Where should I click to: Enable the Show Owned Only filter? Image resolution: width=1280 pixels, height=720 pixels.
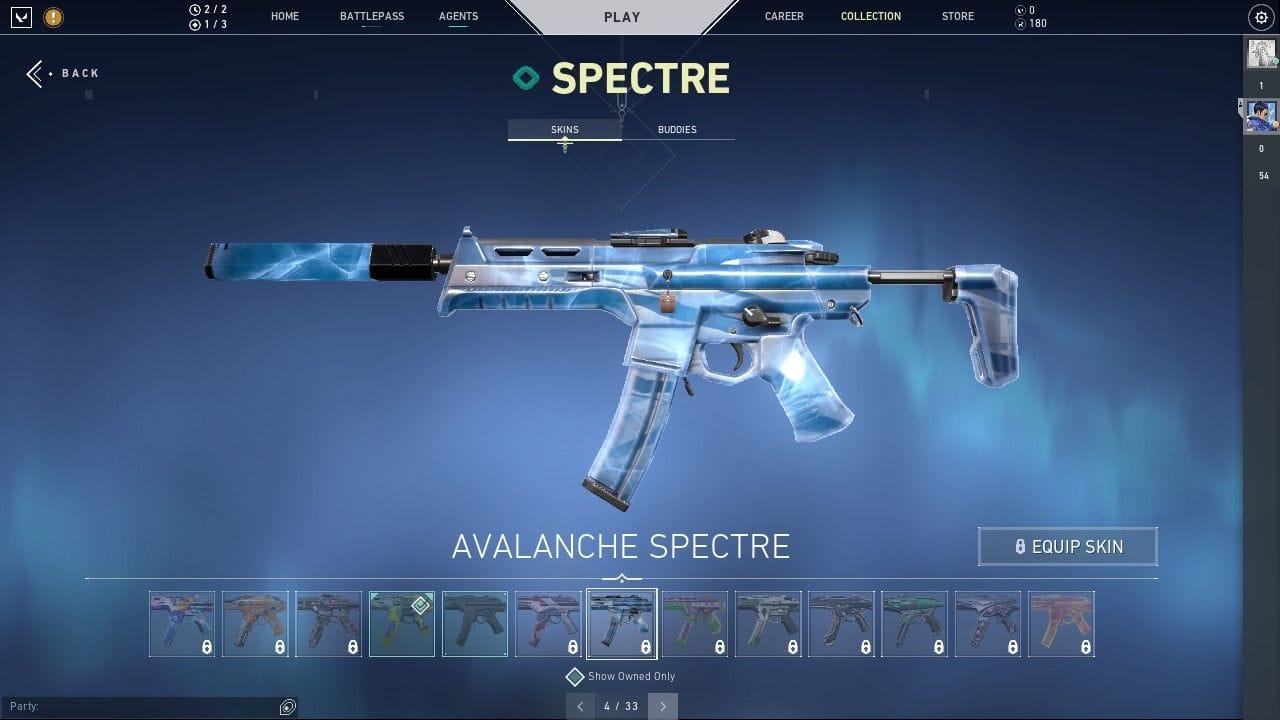point(575,676)
